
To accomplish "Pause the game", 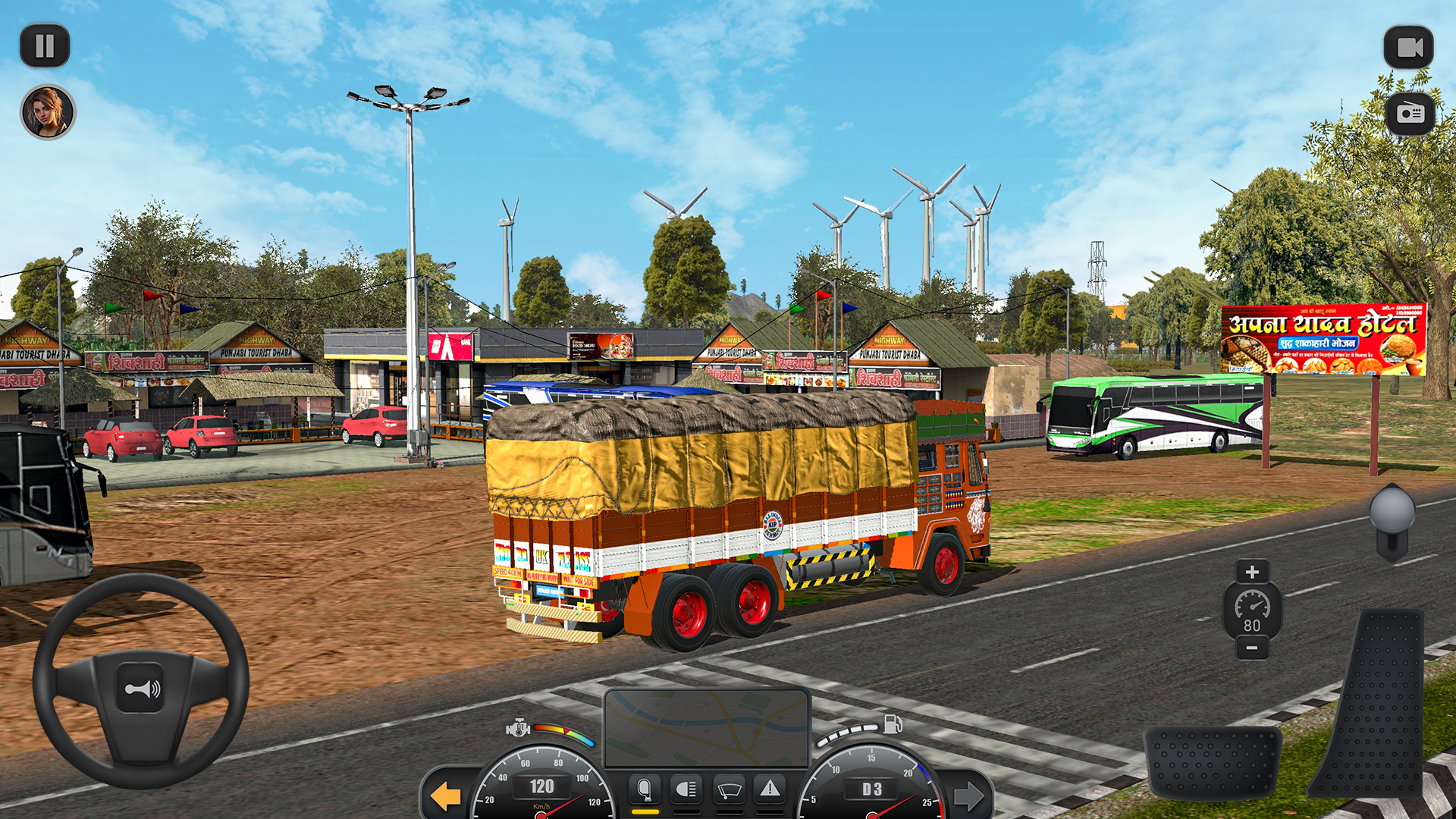I will (45, 45).
